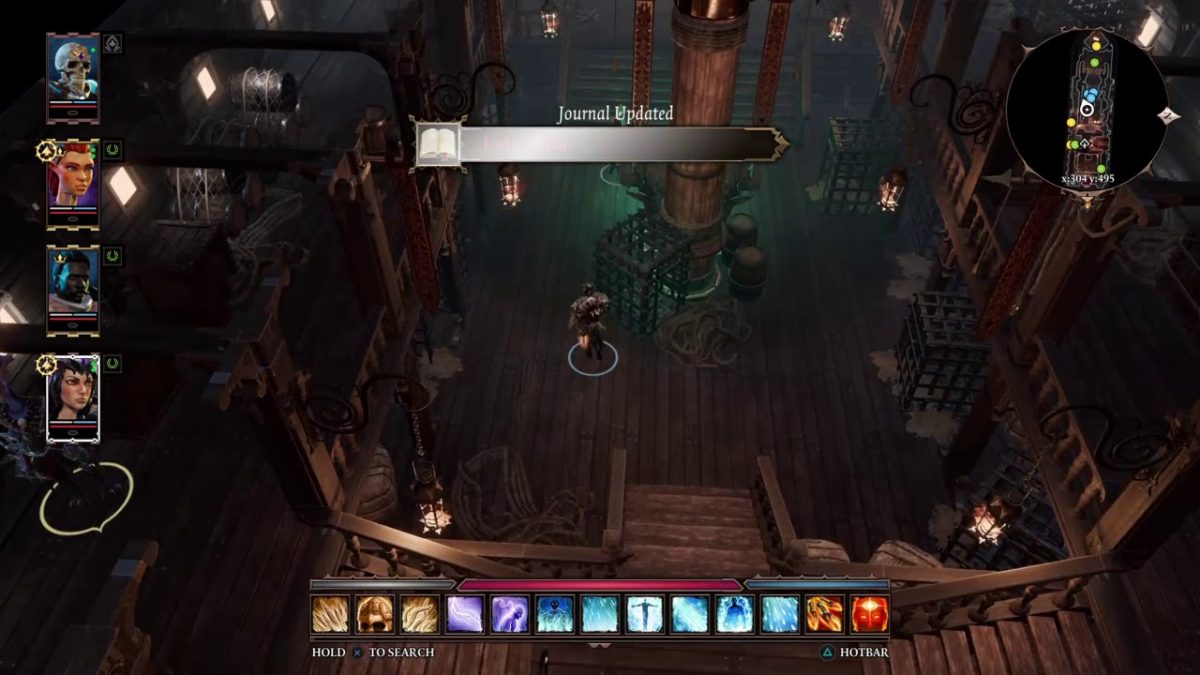This screenshot has height=675, width=1200.
Task: Activate the dark blue shadowed figure skill
Action: pyautogui.click(x=555, y=614)
